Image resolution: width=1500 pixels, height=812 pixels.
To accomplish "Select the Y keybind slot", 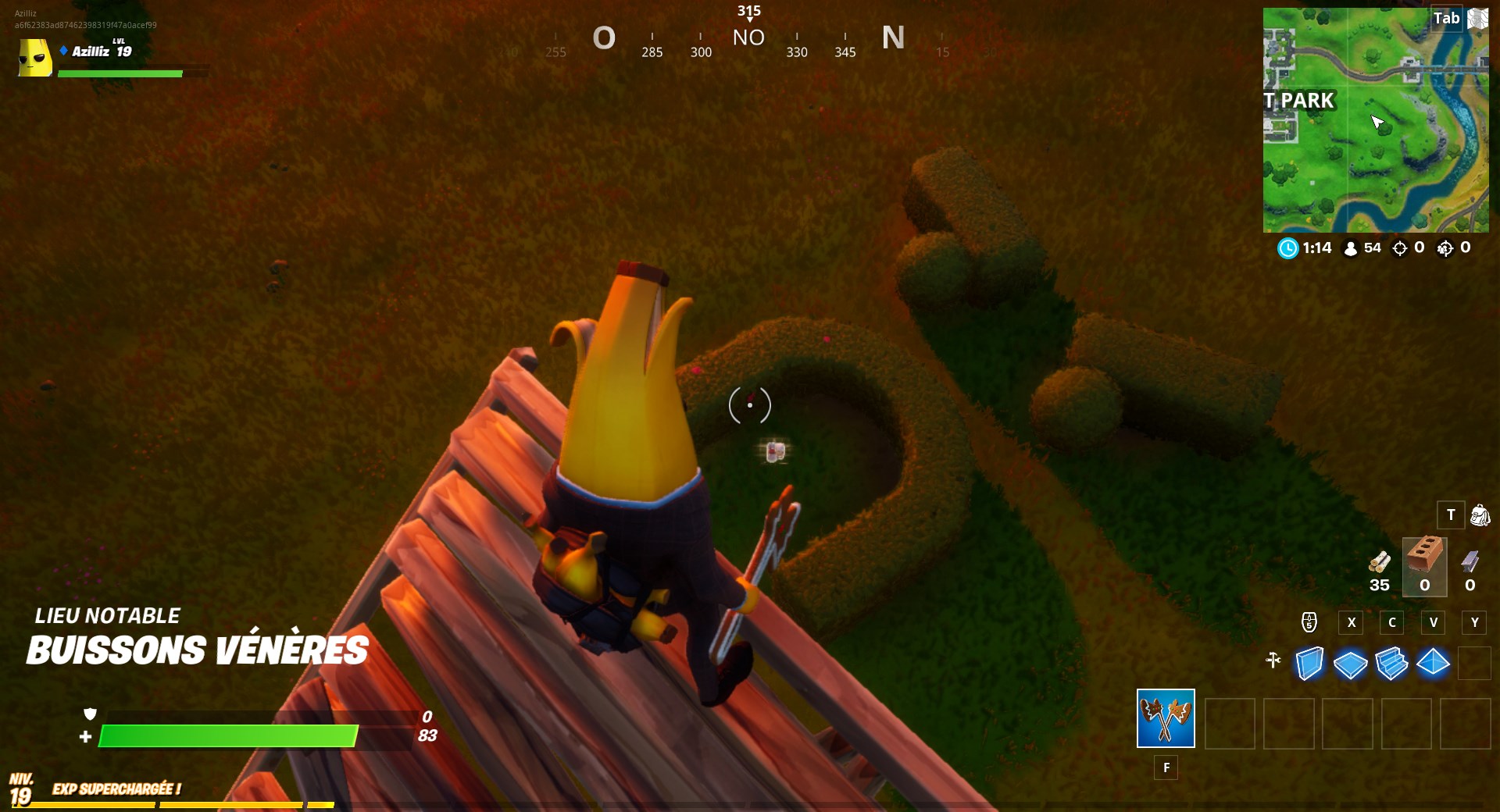I will (1474, 622).
